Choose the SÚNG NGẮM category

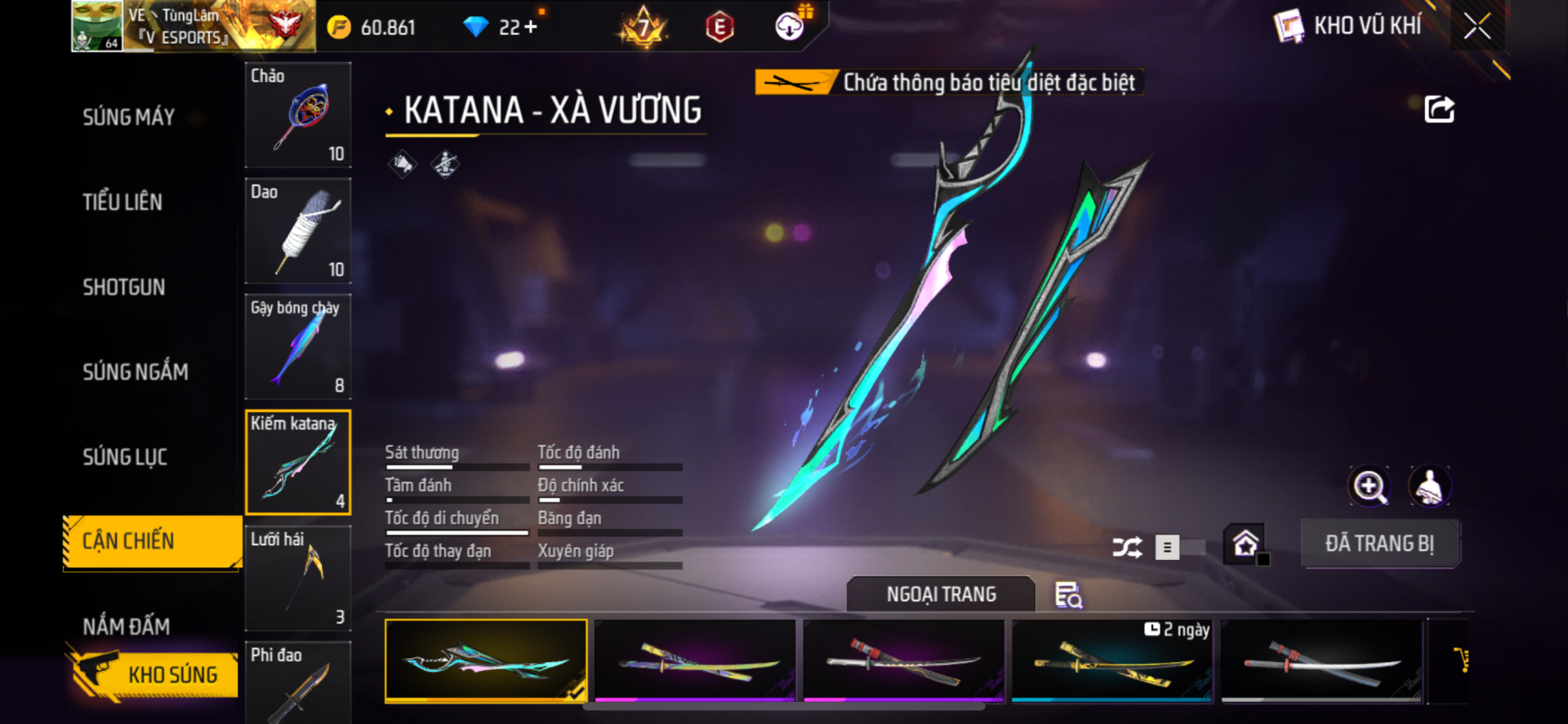point(136,372)
